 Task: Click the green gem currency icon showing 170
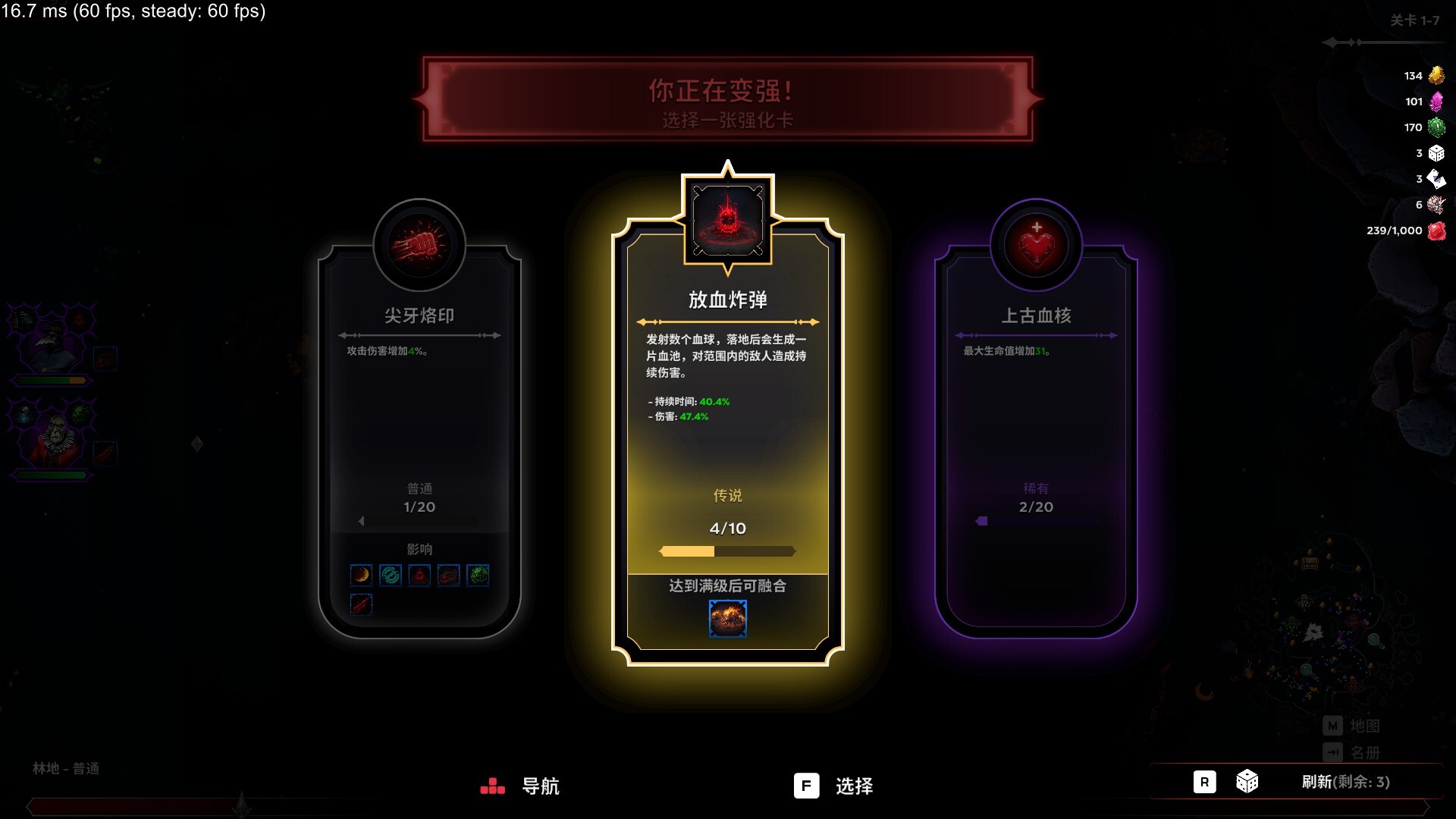point(1437,127)
